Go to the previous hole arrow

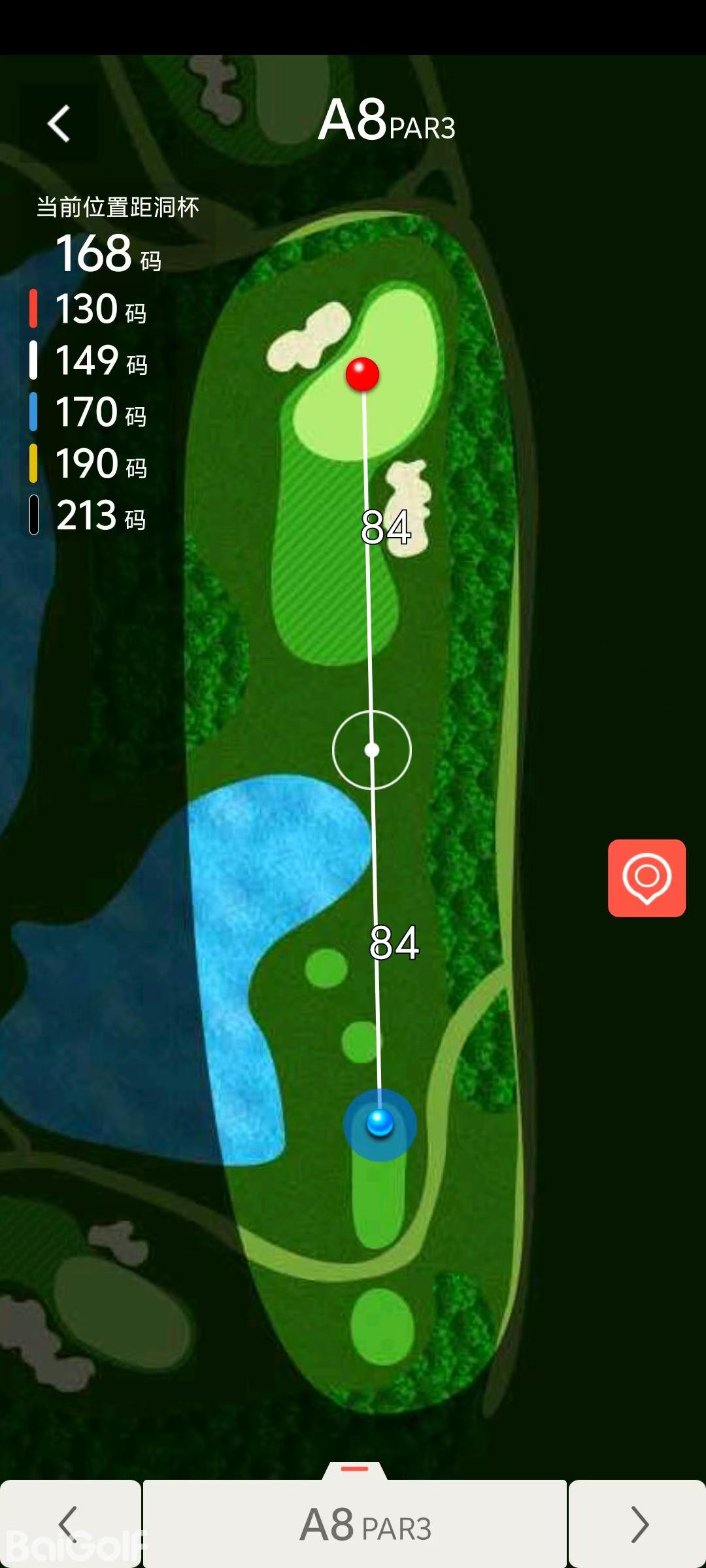click(69, 1524)
